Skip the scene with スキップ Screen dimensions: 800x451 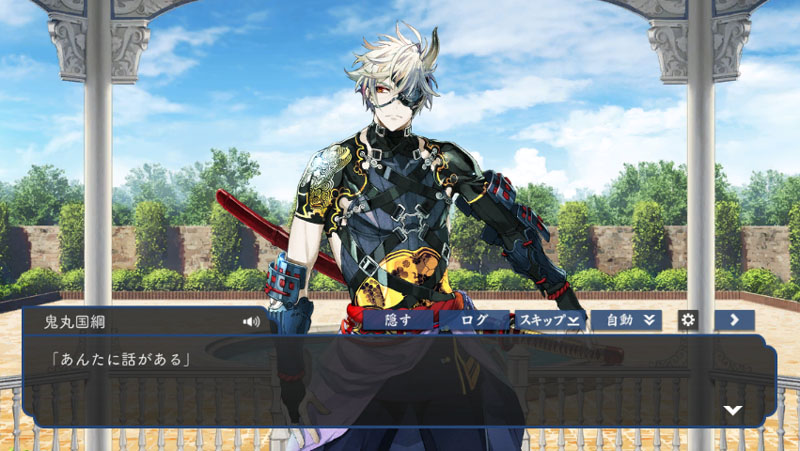tap(549, 320)
